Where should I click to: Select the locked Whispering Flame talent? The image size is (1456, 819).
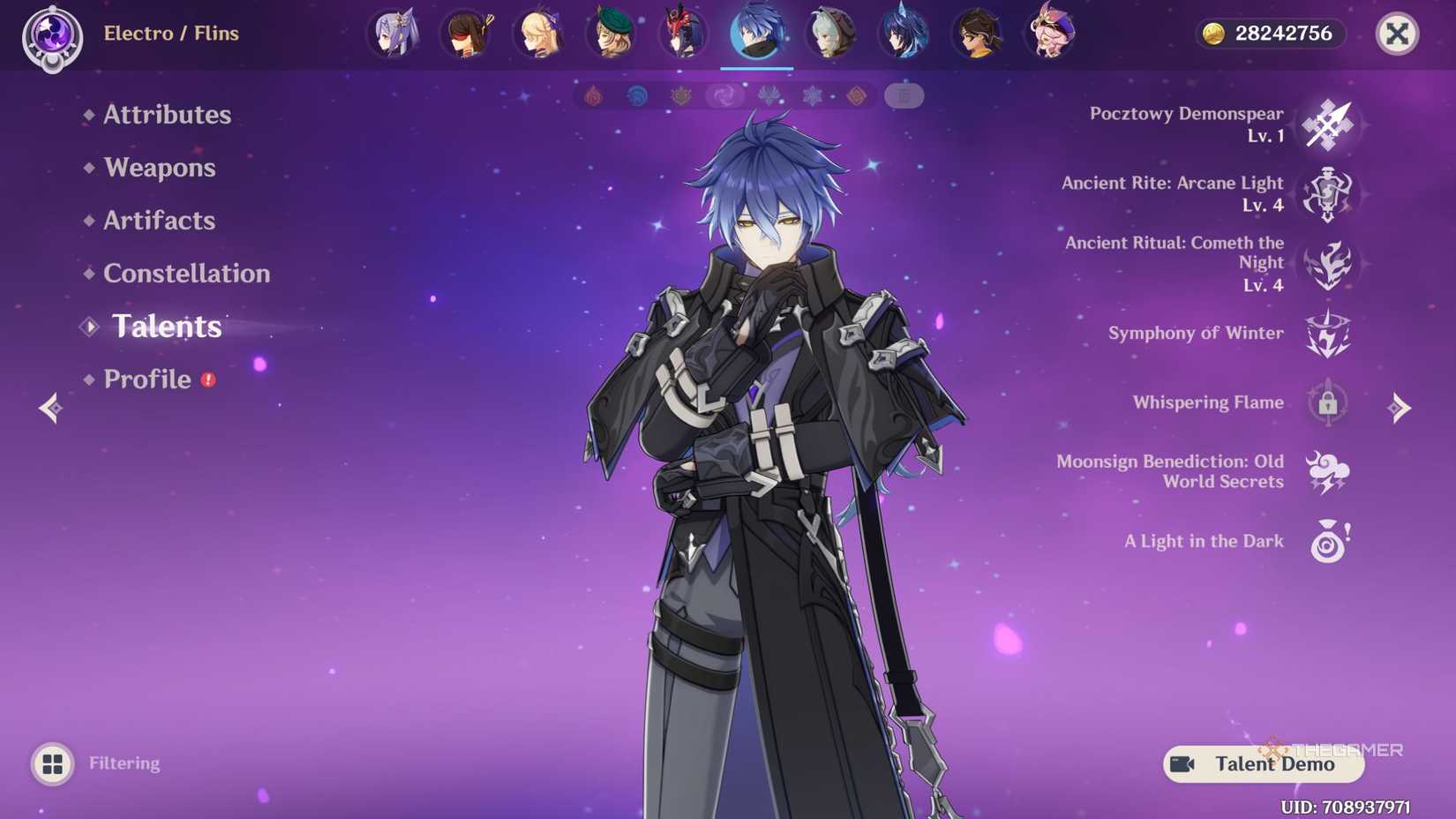point(1327,403)
